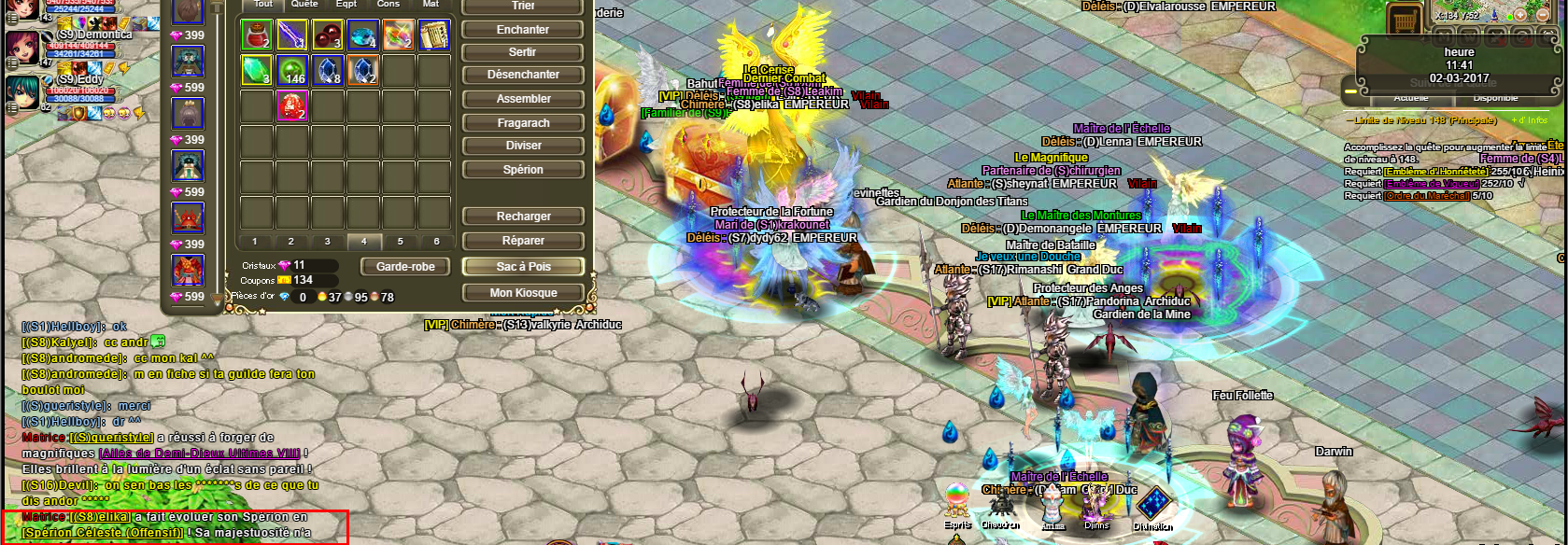Select the green orb stack of 146

click(x=292, y=71)
